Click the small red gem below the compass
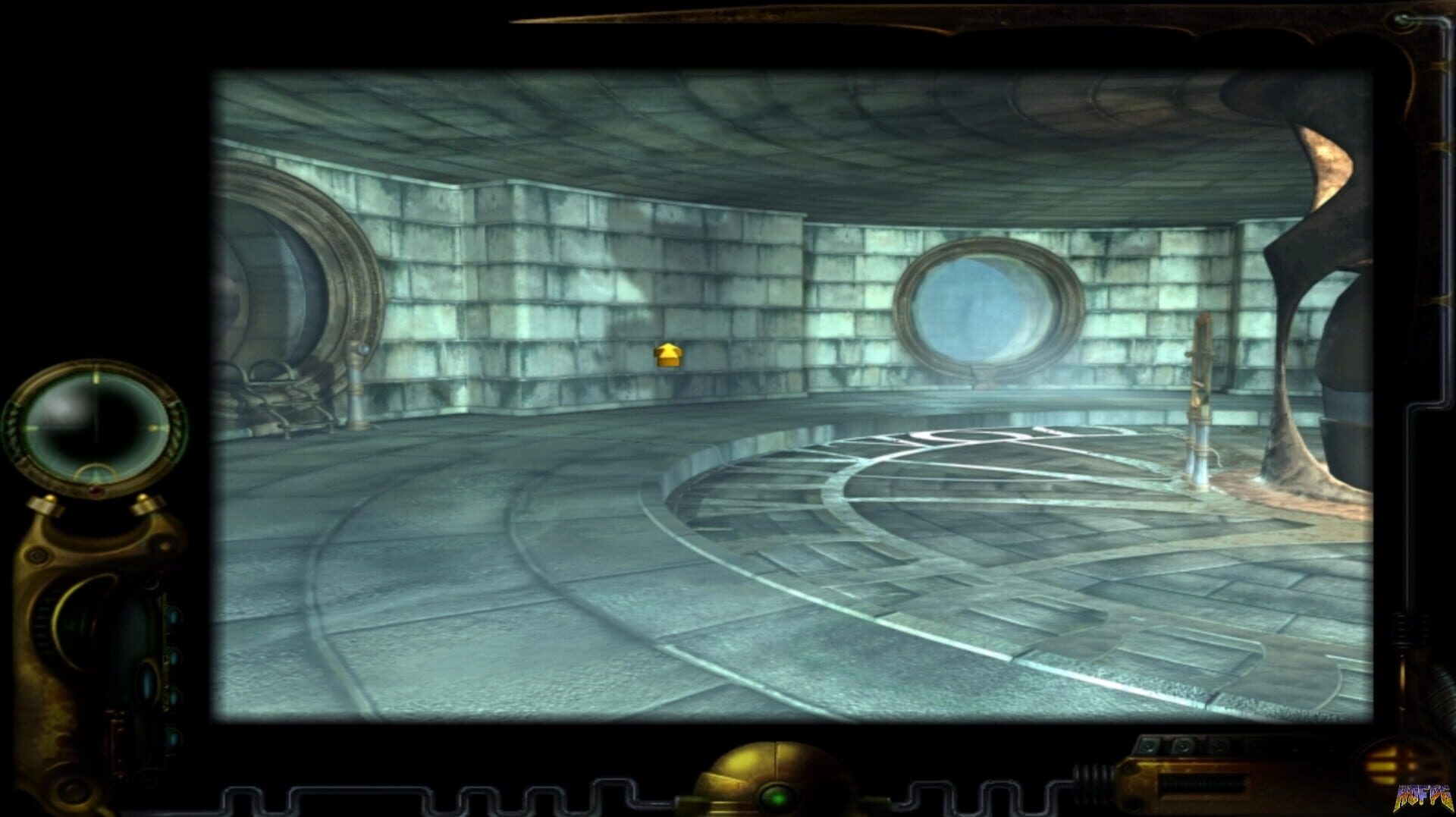The width and height of the screenshot is (1456, 817). coord(95,489)
